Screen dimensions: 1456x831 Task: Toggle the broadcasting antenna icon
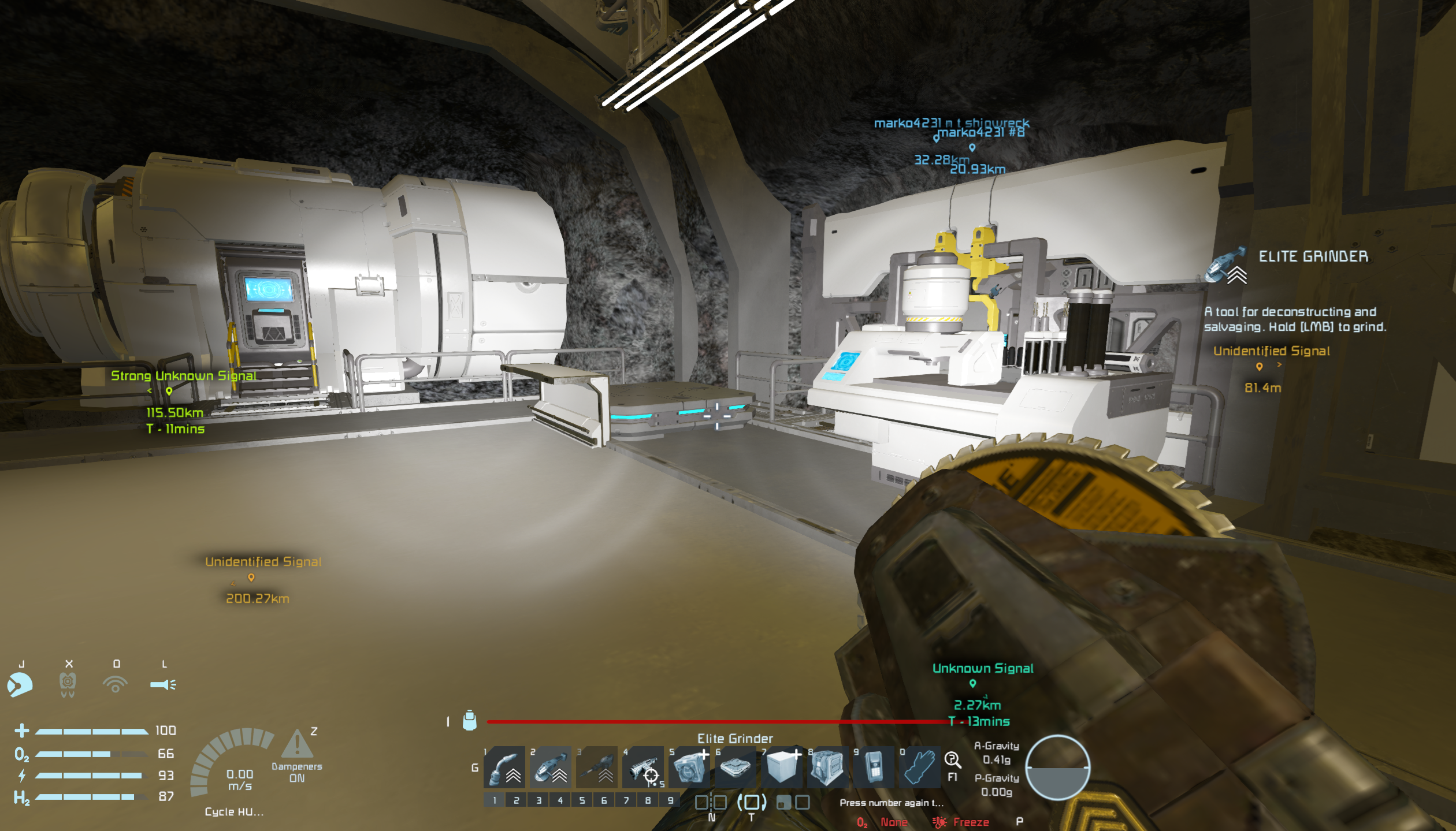116,685
